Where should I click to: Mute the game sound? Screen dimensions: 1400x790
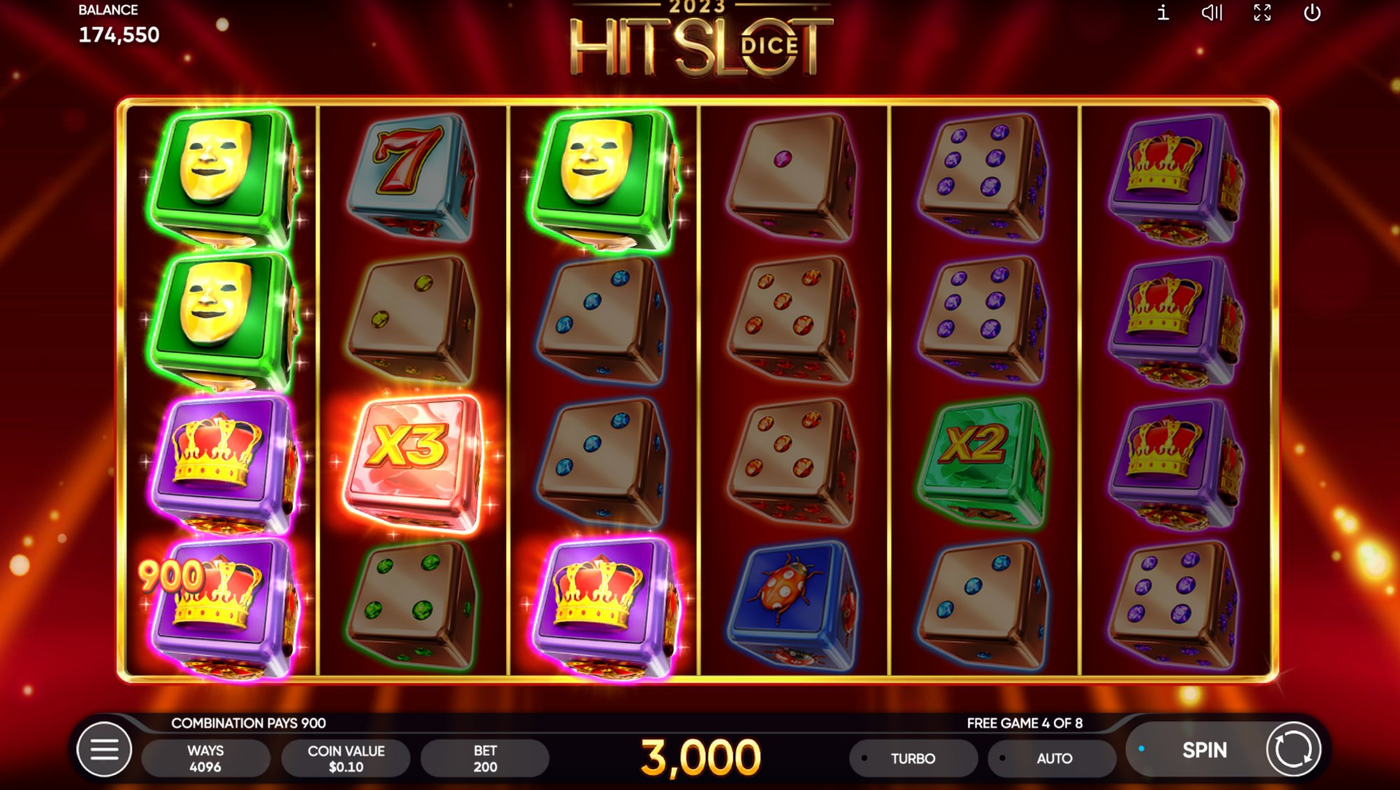coord(1211,13)
